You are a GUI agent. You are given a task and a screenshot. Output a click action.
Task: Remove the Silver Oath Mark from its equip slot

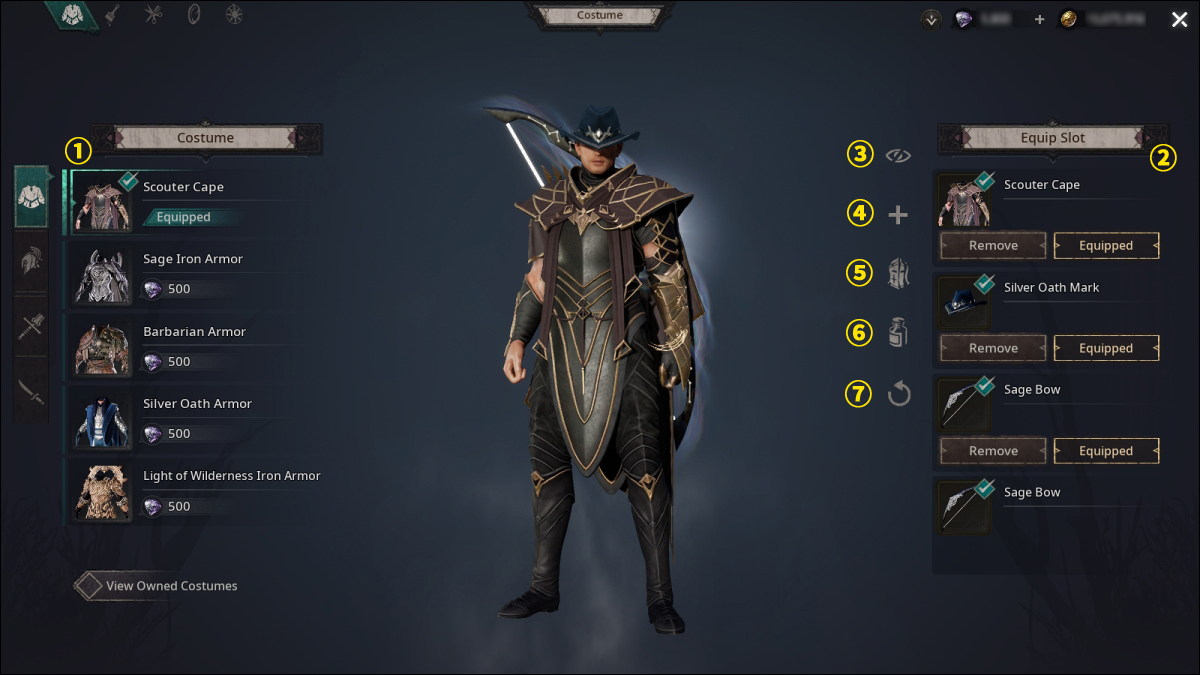993,348
